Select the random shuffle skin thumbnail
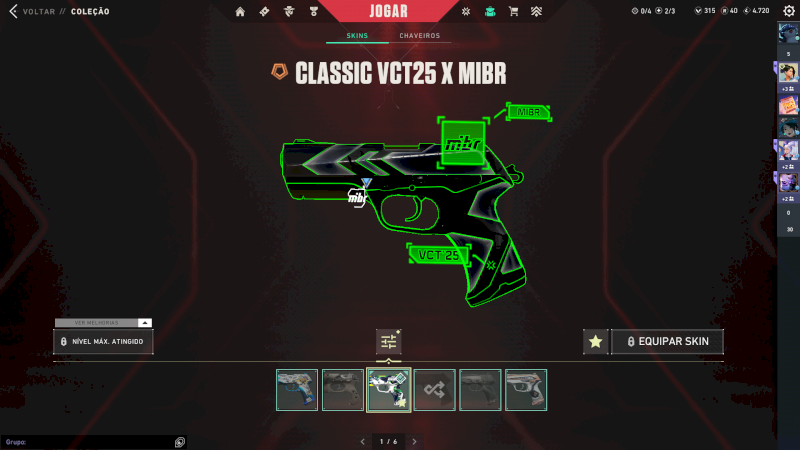 (x=435, y=390)
